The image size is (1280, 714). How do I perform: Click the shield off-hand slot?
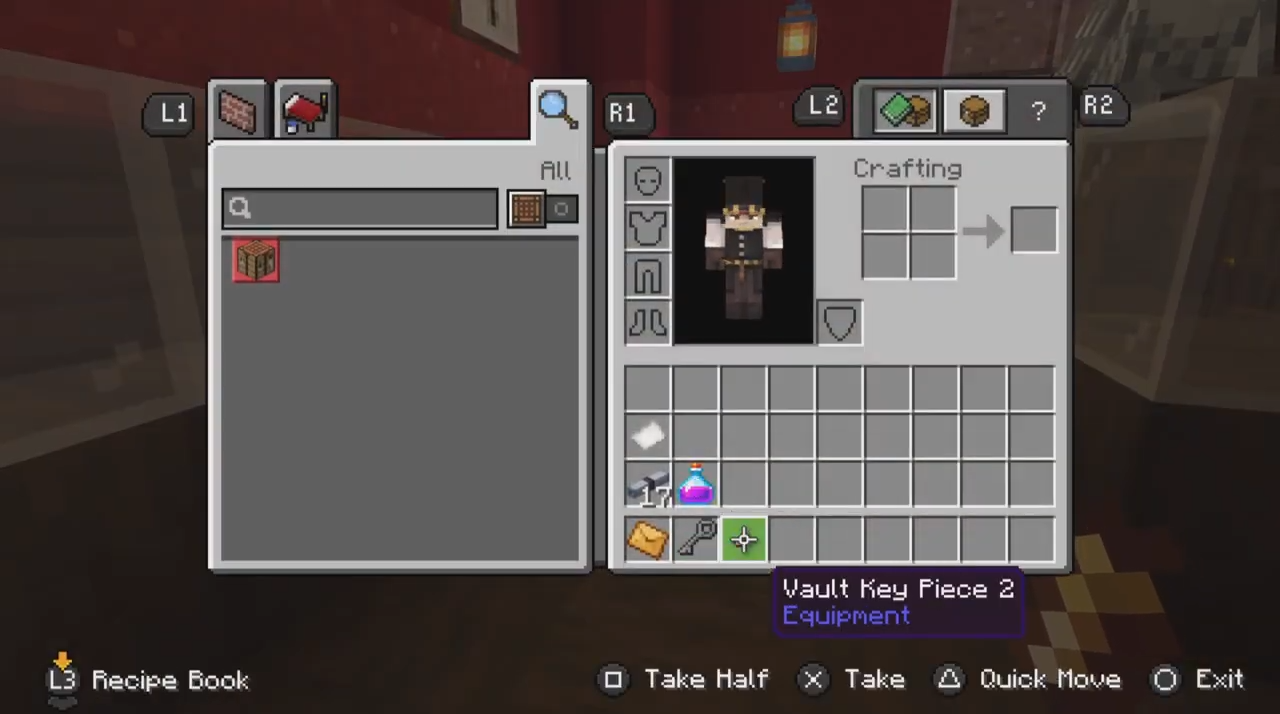point(840,322)
